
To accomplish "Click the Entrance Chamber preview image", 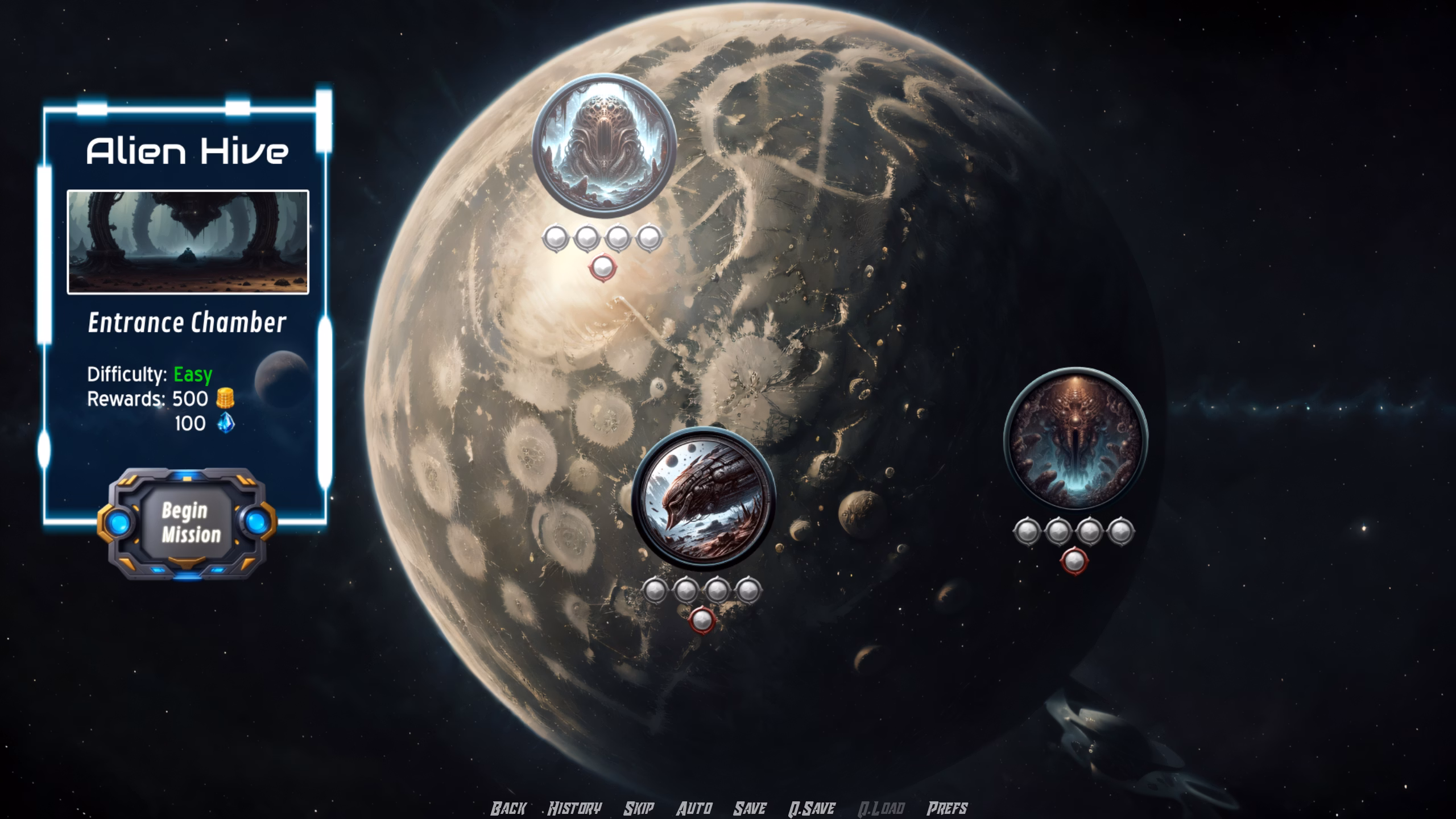I will (x=188, y=242).
